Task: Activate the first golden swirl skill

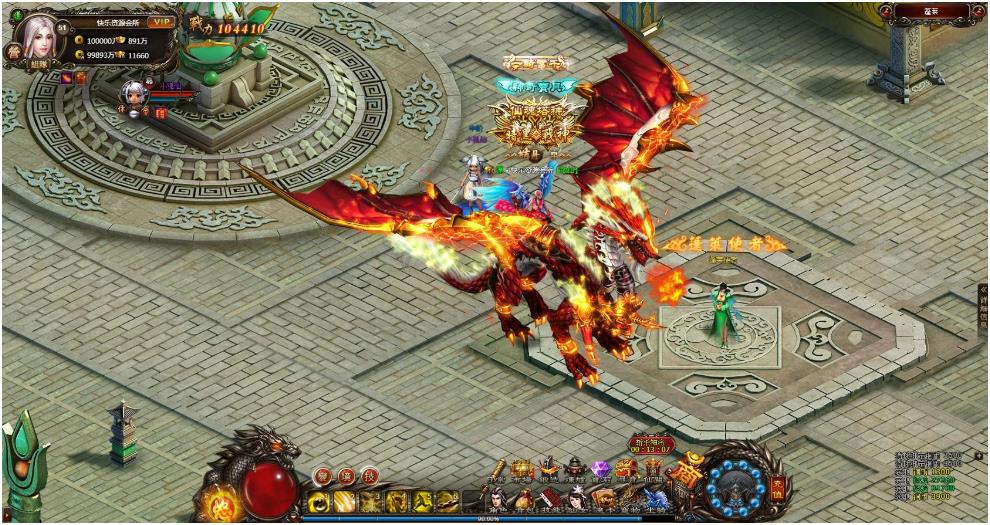Action: click(x=319, y=501)
